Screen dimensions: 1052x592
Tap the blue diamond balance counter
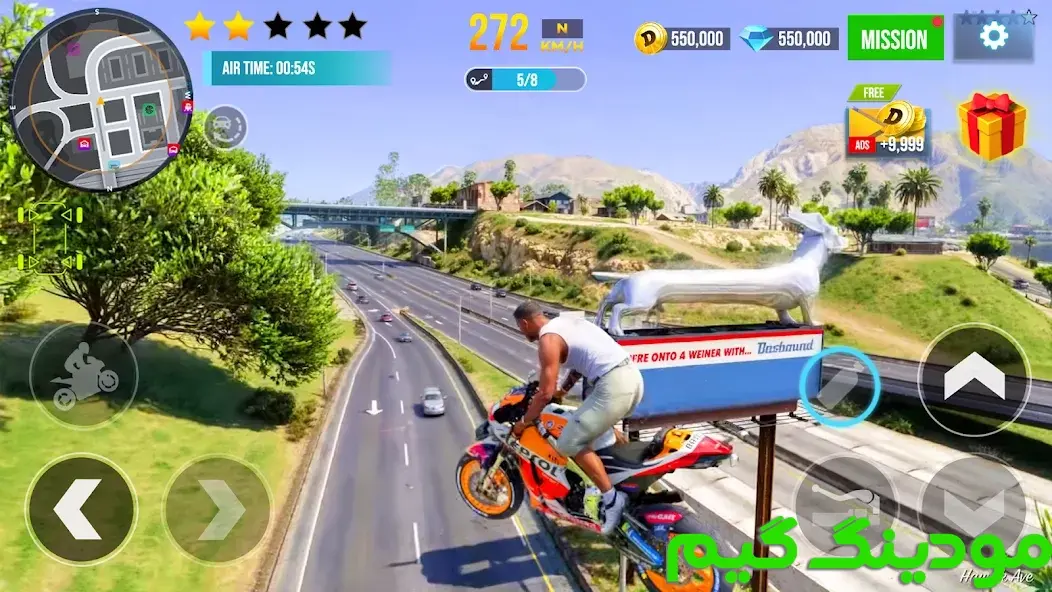789,39
